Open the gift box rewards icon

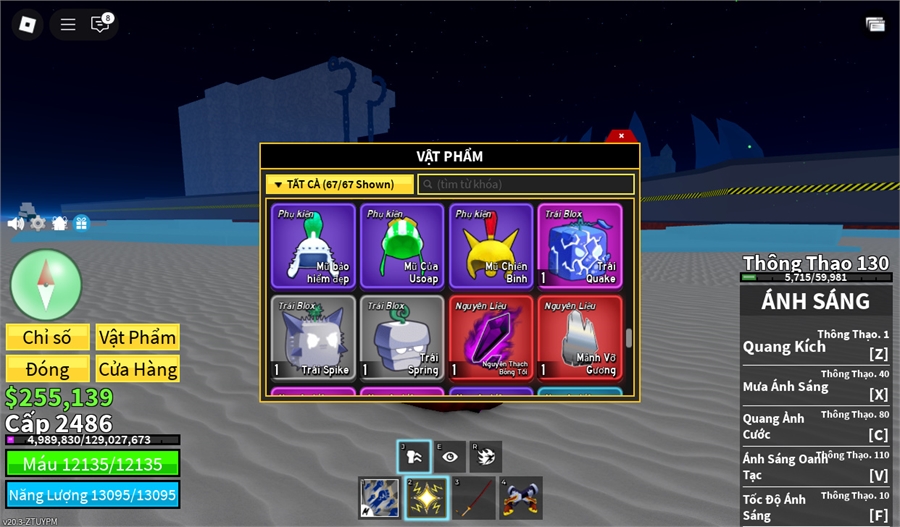click(x=81, y=223)
